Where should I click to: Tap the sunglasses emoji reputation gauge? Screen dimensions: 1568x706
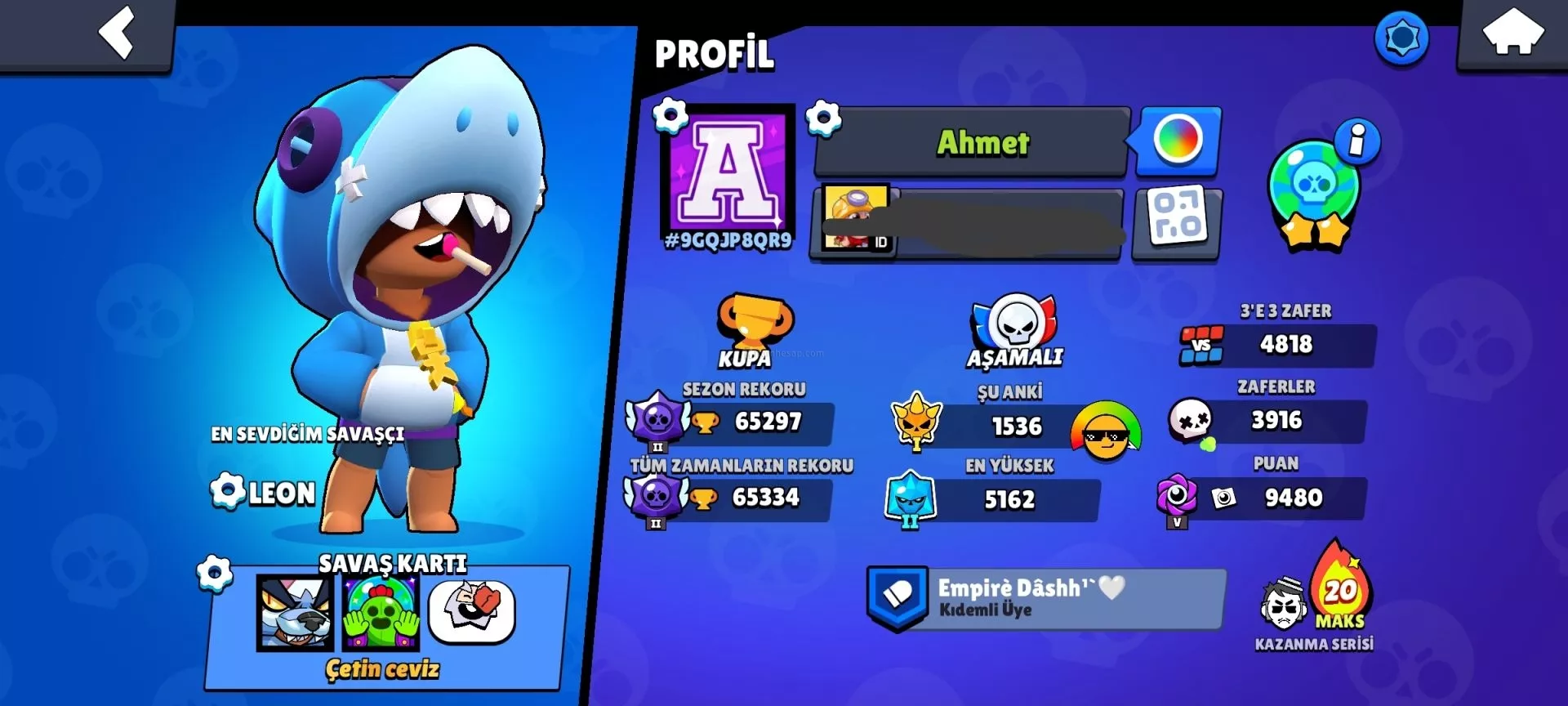click(x=1106, y=430)
